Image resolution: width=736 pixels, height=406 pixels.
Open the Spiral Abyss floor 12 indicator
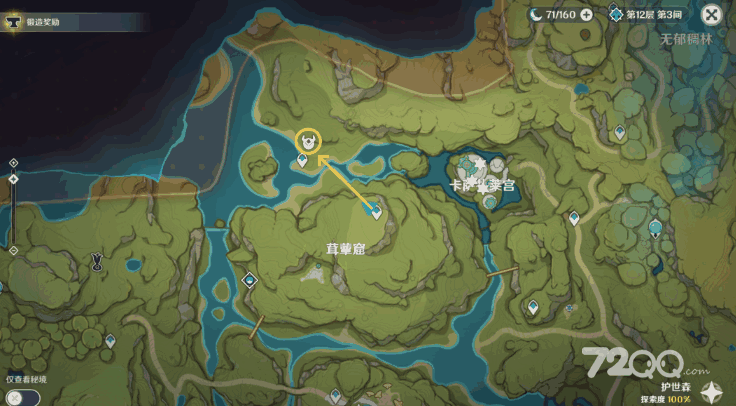(649, 14)
